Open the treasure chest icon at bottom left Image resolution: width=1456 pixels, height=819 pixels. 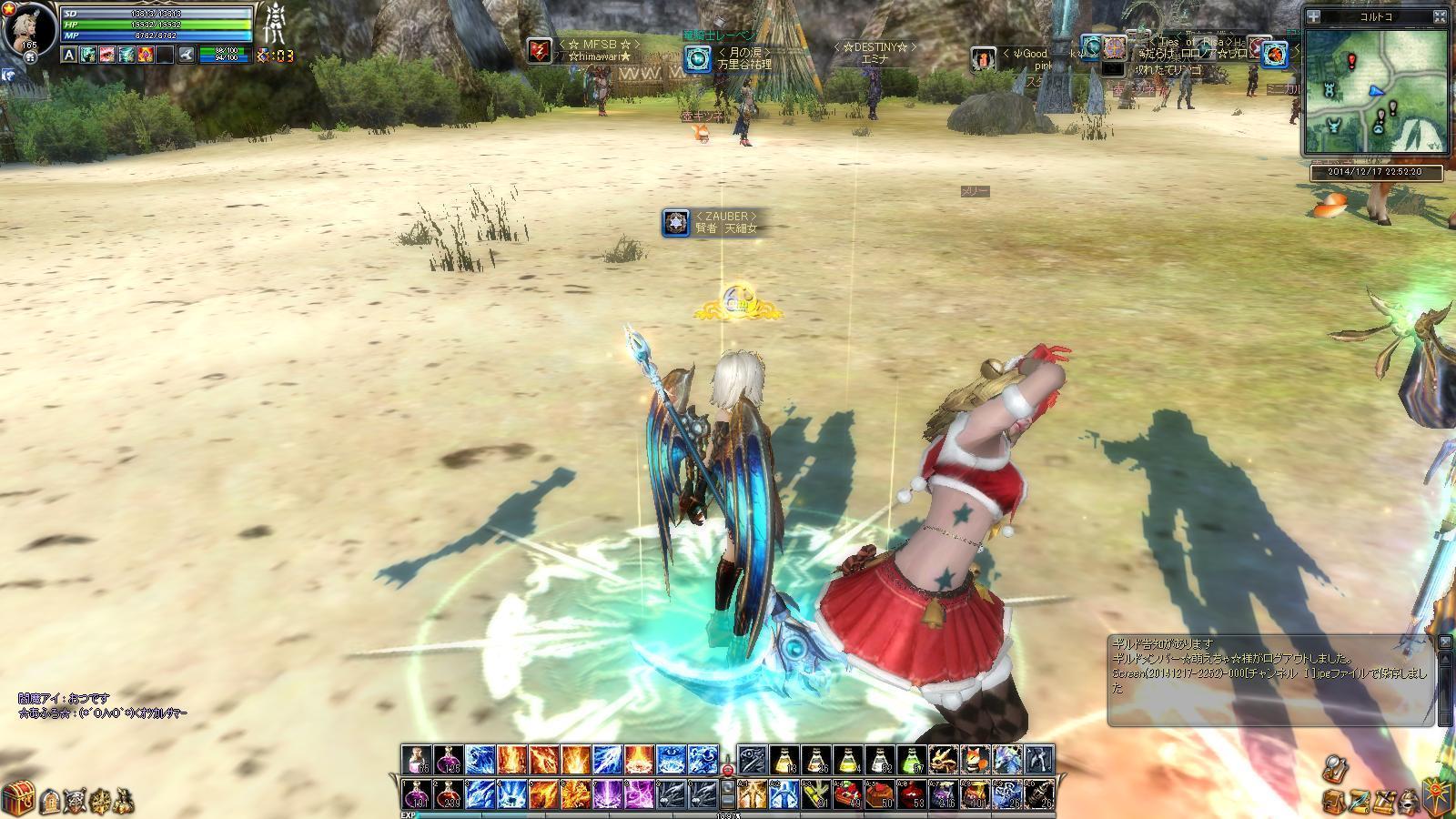pyautogui.click(x=16, y=797)
